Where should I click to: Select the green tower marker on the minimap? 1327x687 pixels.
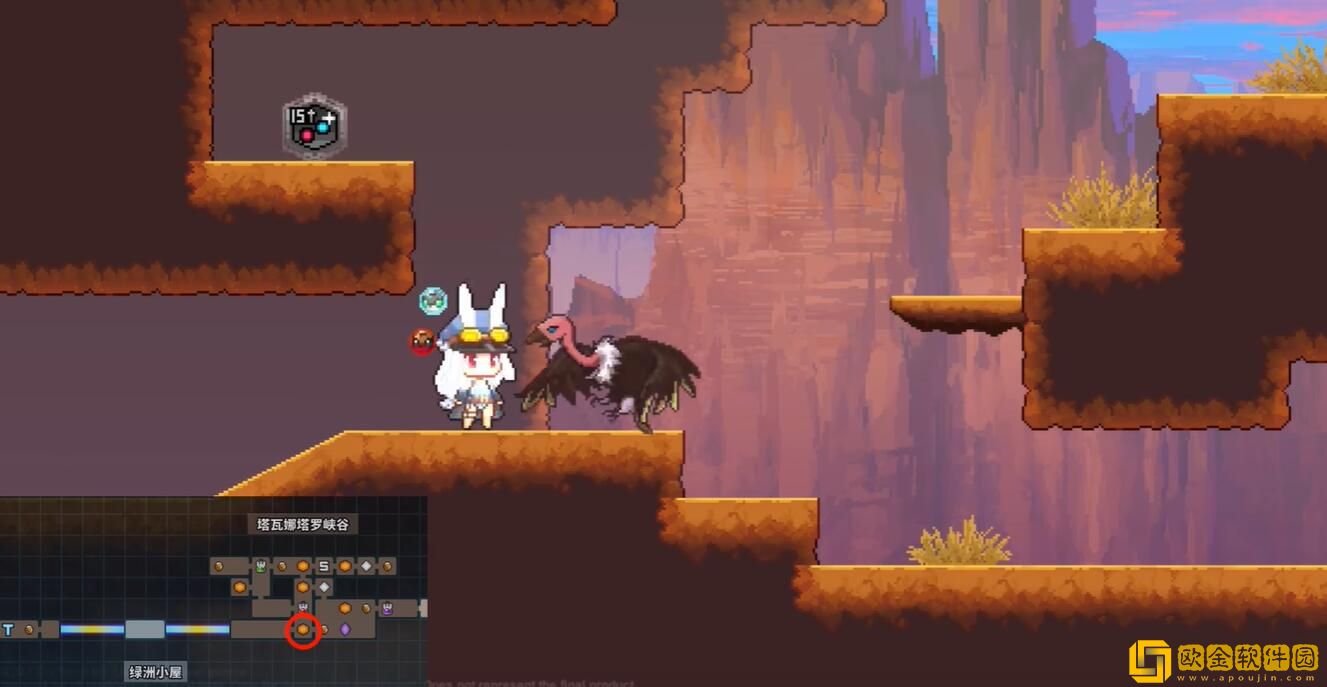click(260, 566)
